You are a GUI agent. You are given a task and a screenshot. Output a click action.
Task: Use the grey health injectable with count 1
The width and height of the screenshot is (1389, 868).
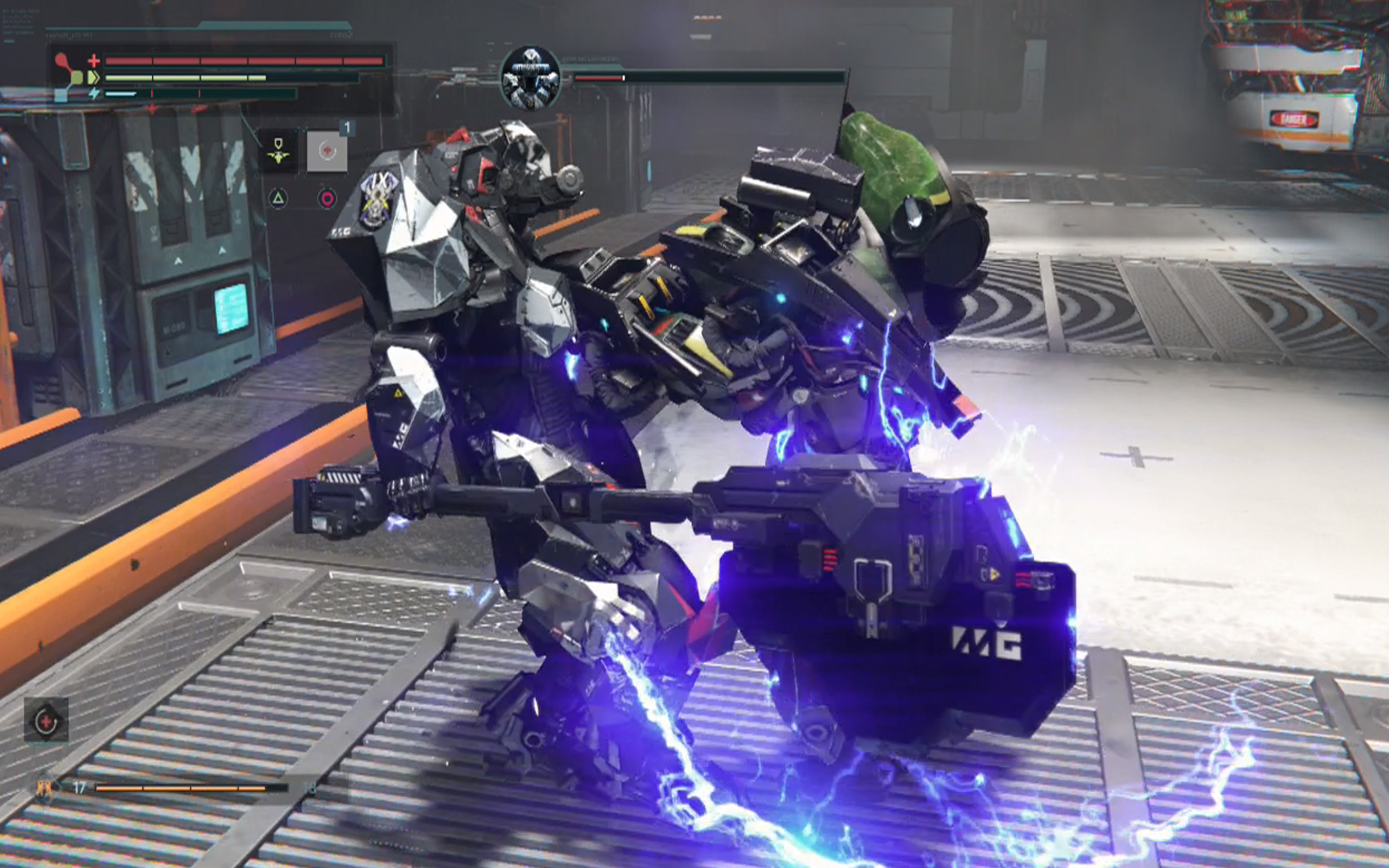coord(327,151)
